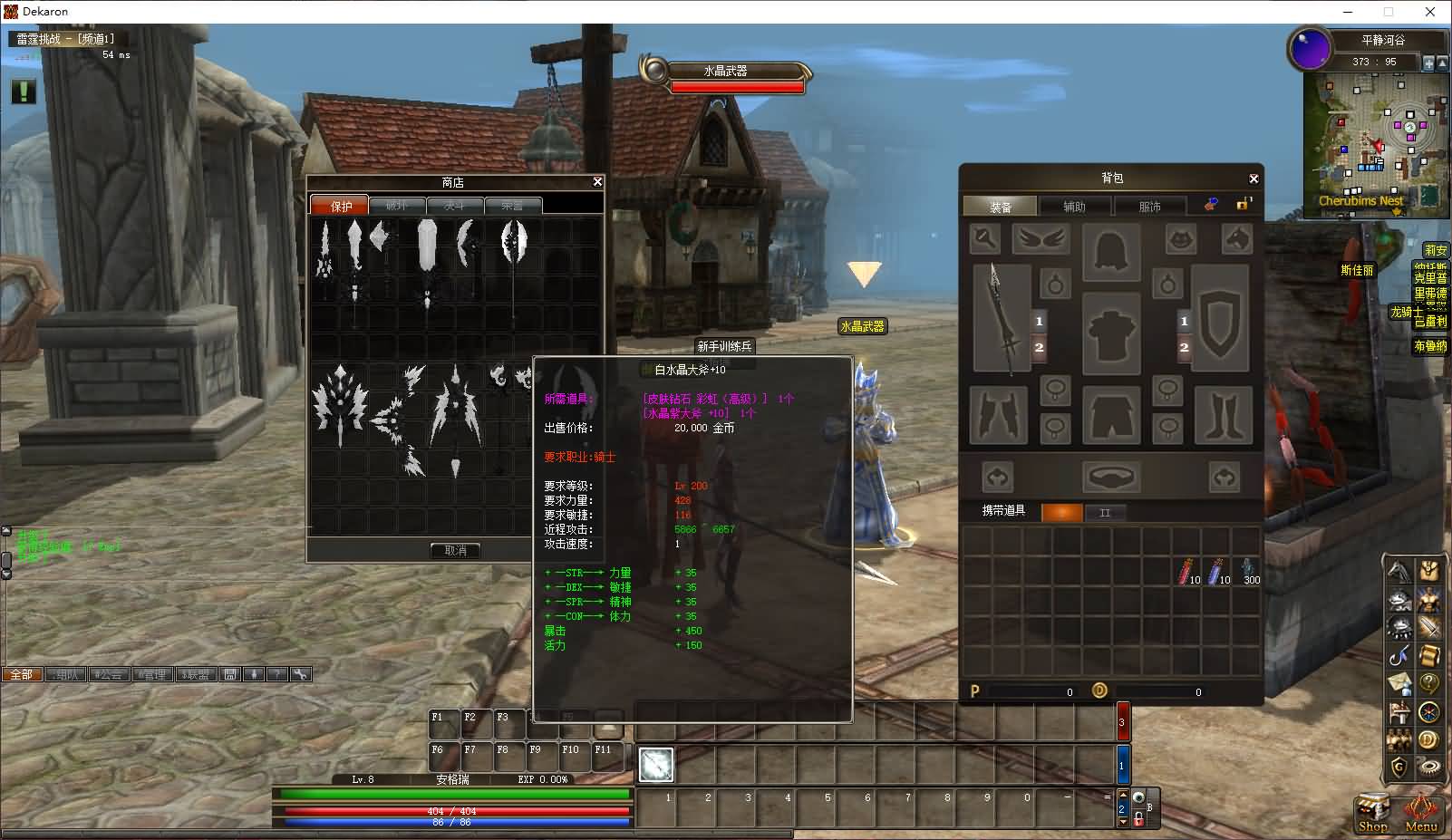Screen dimensions: 1452x840
Task: Click the 取消 cancel button
Action: (x=455, y=550)
